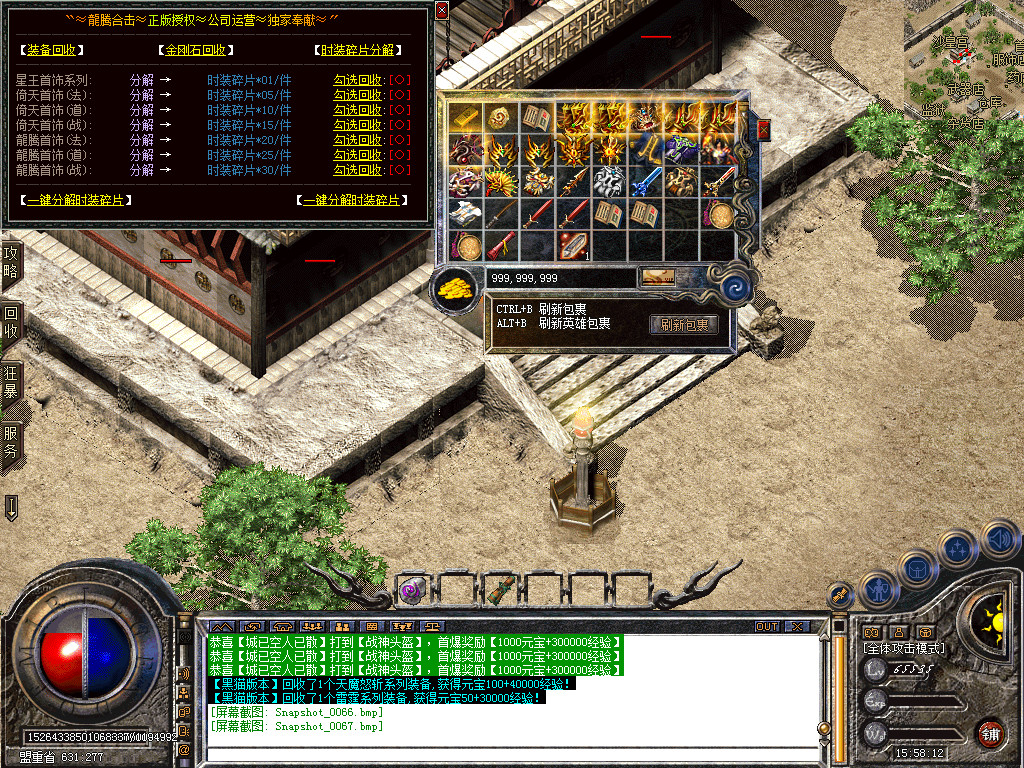1024x768 pixels.
Task: Click the OUT button above the chat
Action: (766, 627)
